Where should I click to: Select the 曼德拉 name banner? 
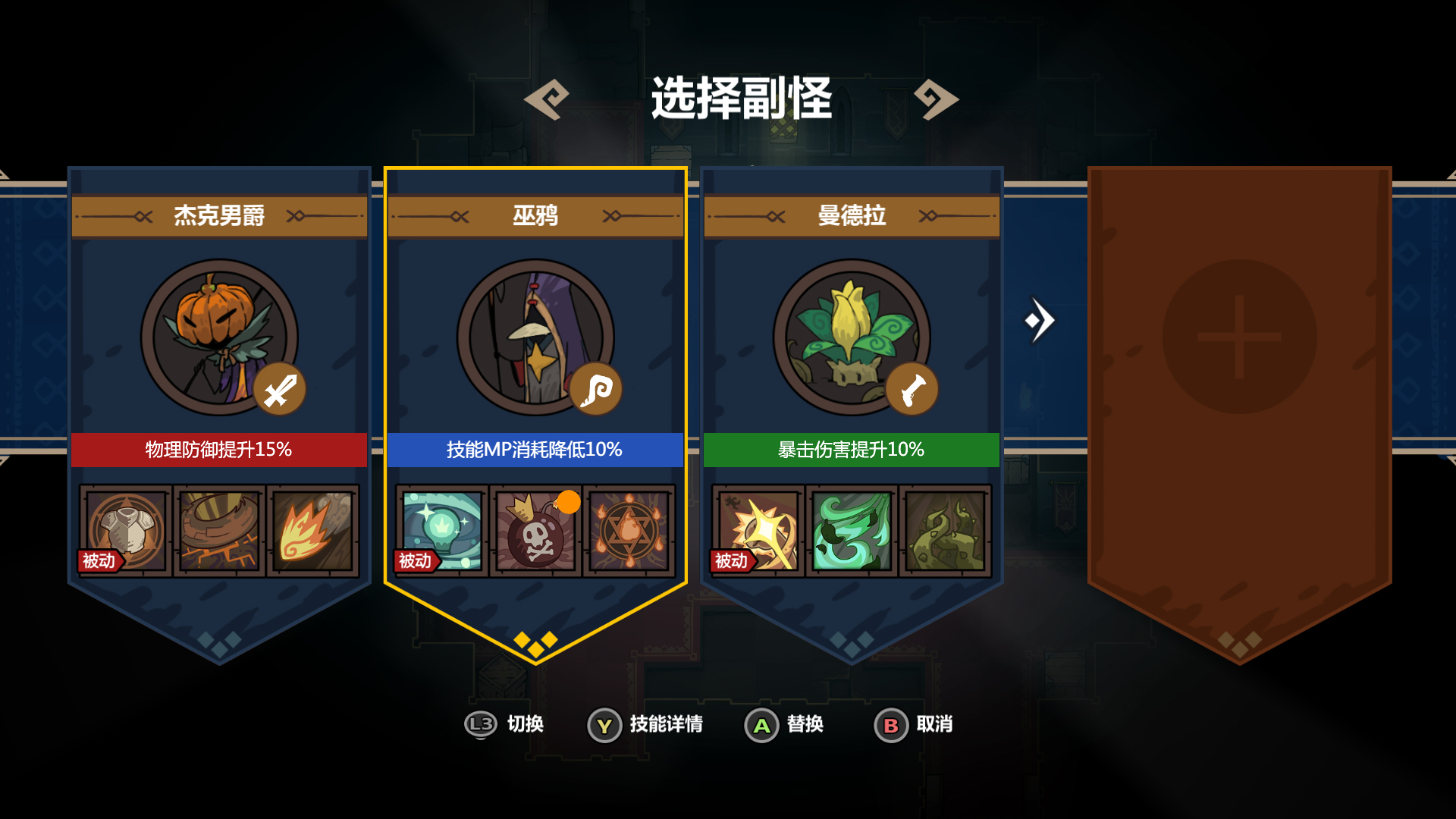851,216
